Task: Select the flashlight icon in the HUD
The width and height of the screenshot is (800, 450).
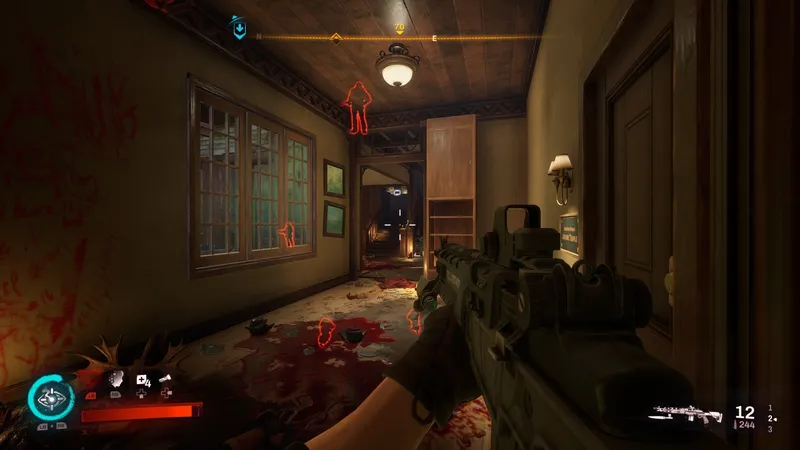Action: (166, 379)
